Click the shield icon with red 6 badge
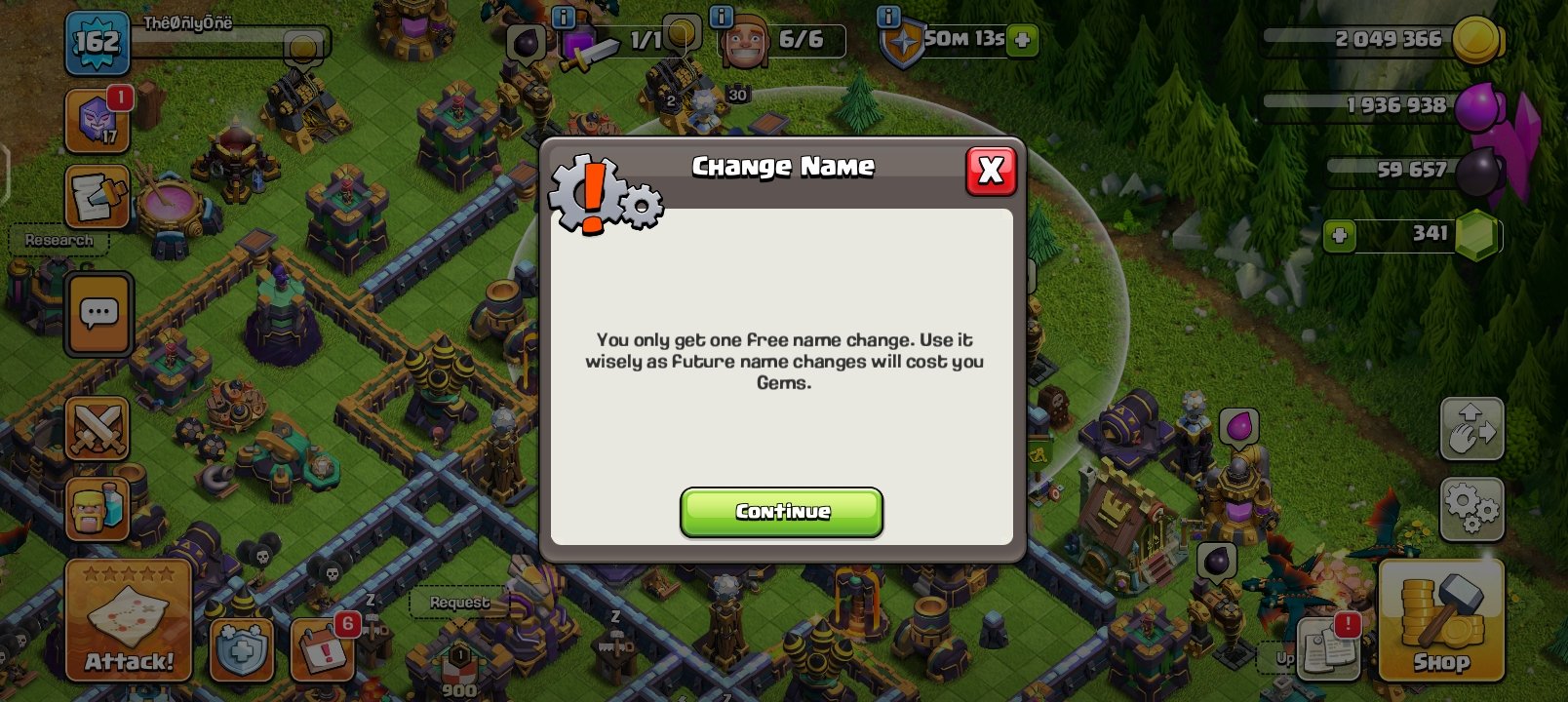 pyautogui.click(x=241, y=650)
